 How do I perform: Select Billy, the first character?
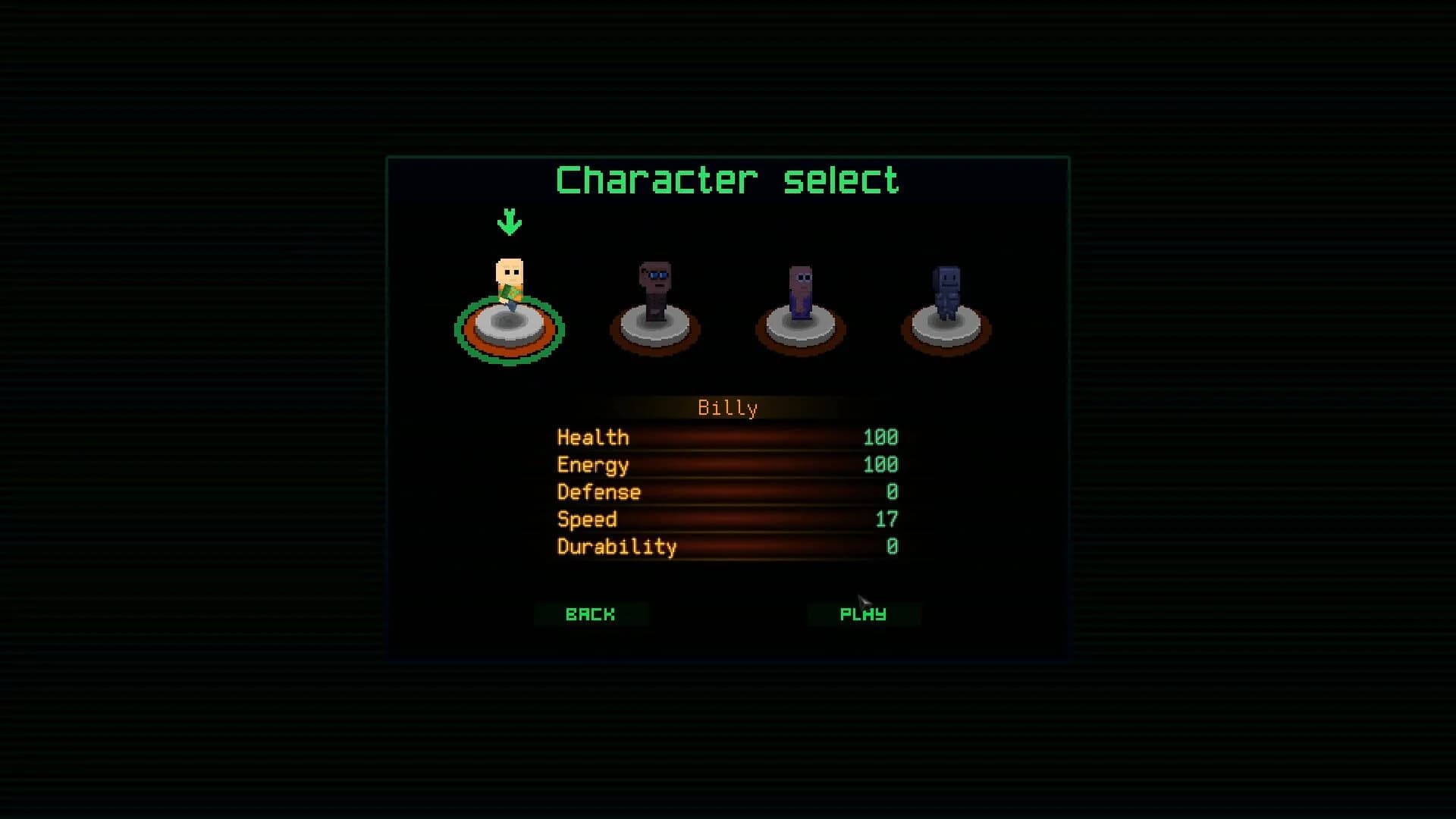[510, 303]
